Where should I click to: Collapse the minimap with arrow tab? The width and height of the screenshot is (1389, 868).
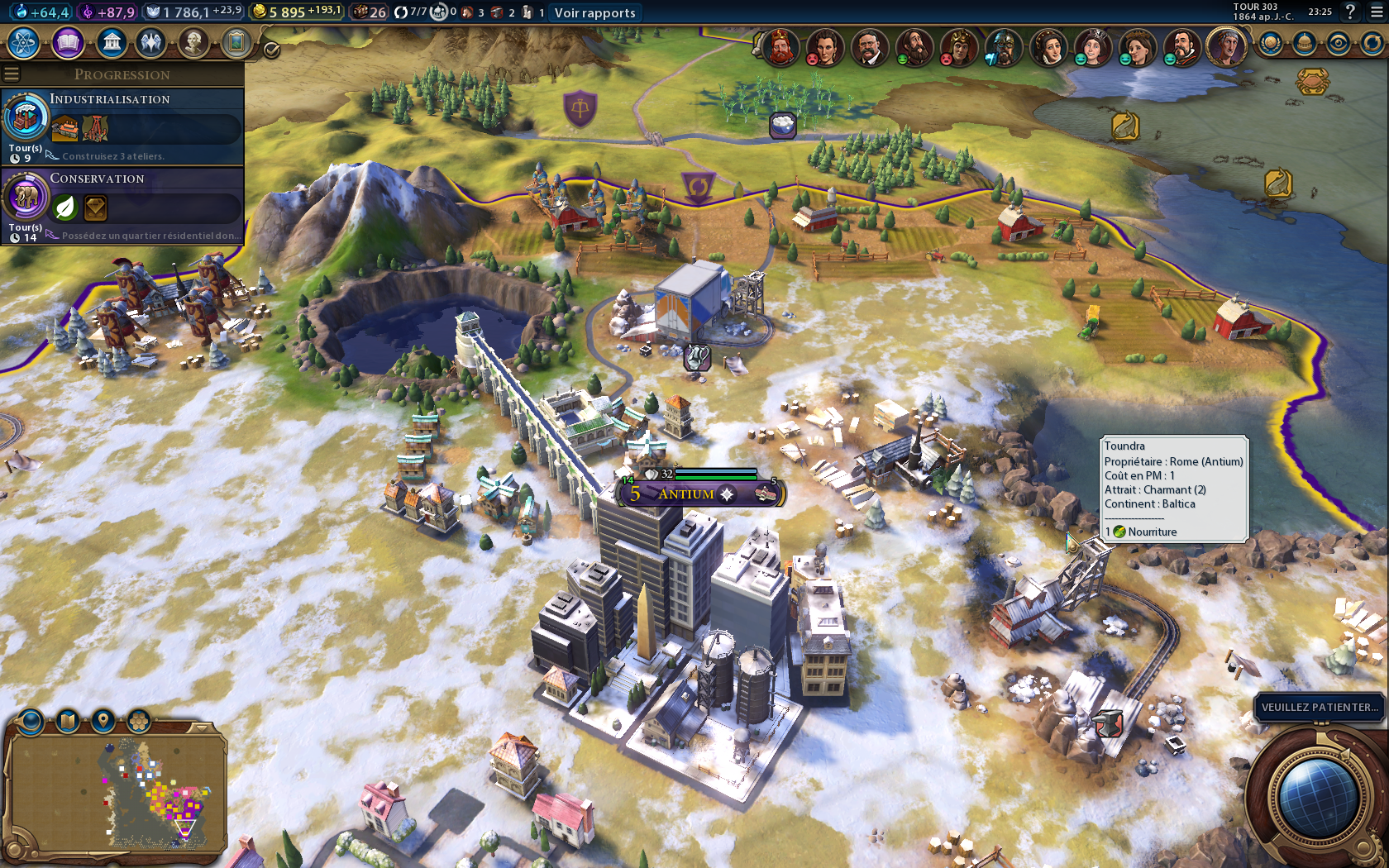coord(200,727)
